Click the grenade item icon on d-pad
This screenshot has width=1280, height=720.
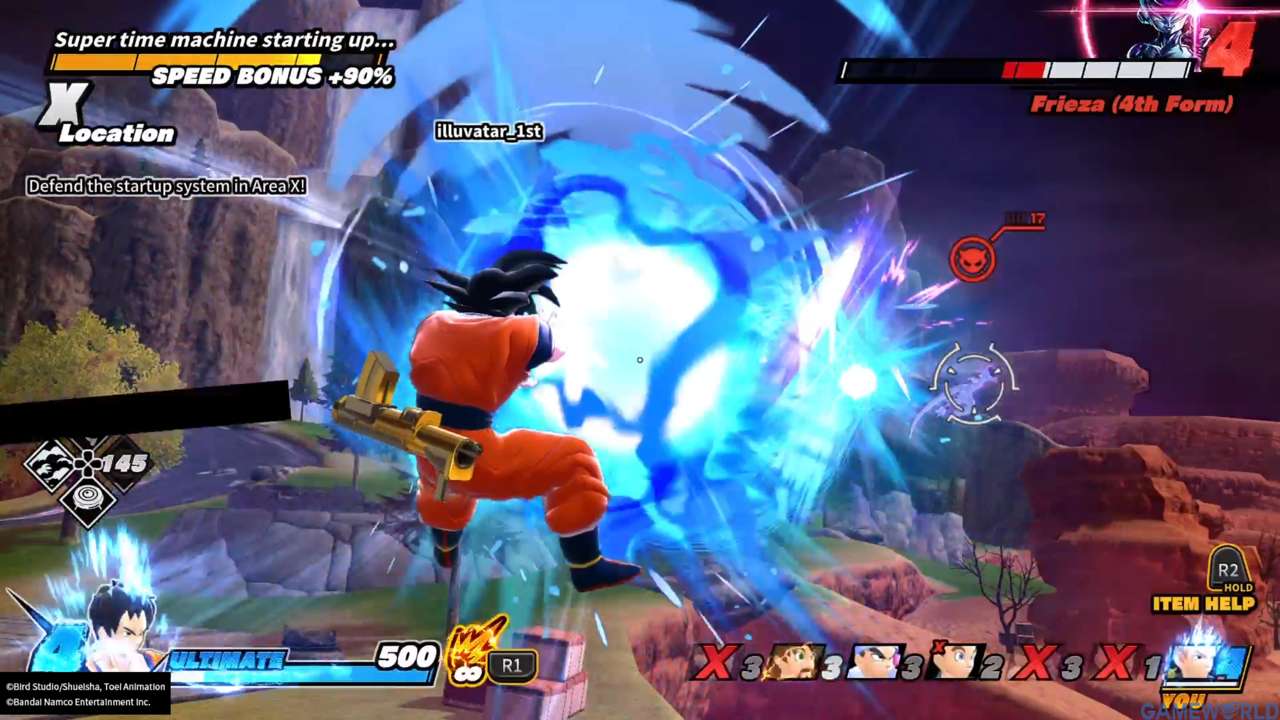point(89,496)
